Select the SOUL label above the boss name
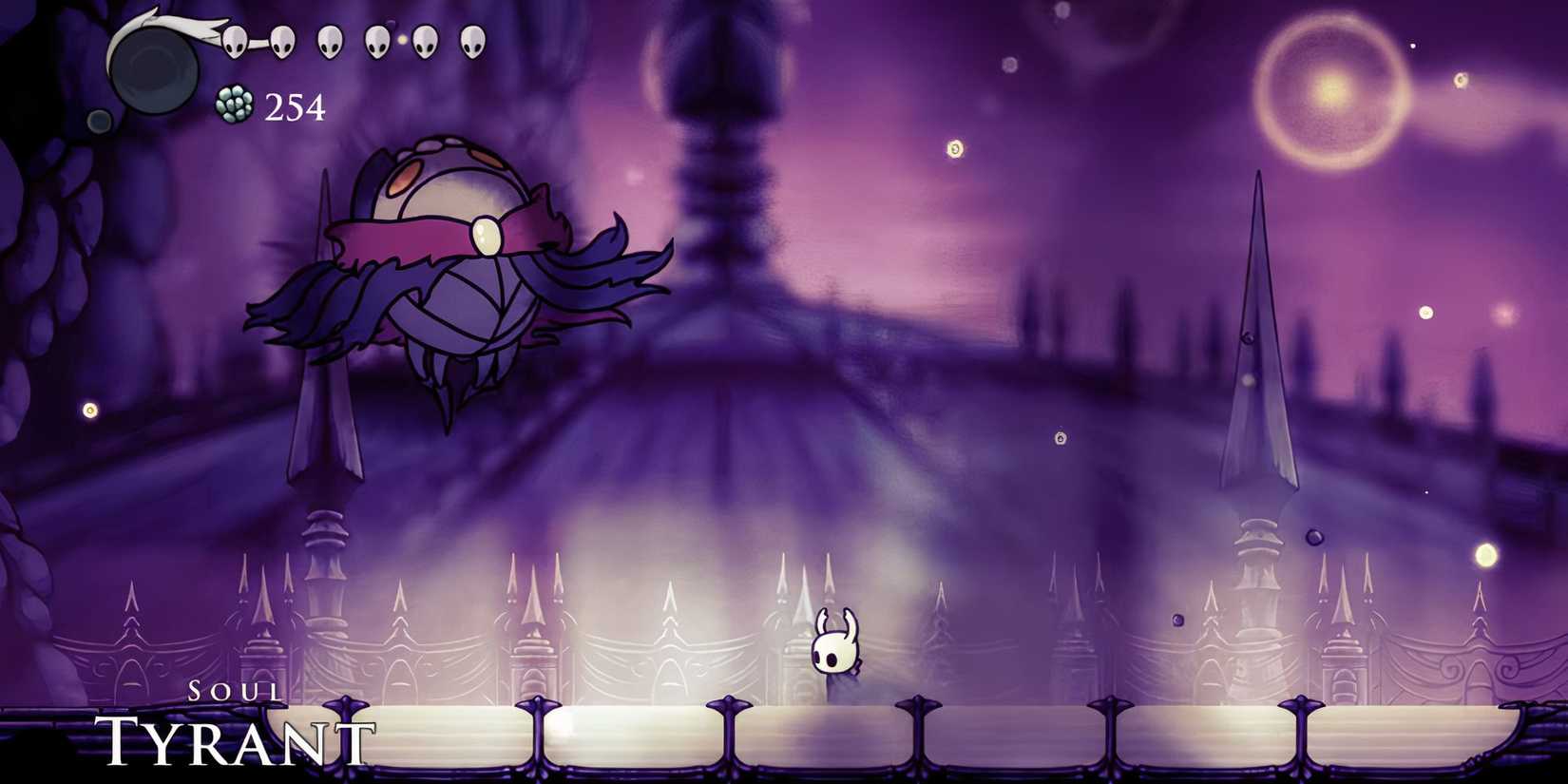 tap(233, 691)
